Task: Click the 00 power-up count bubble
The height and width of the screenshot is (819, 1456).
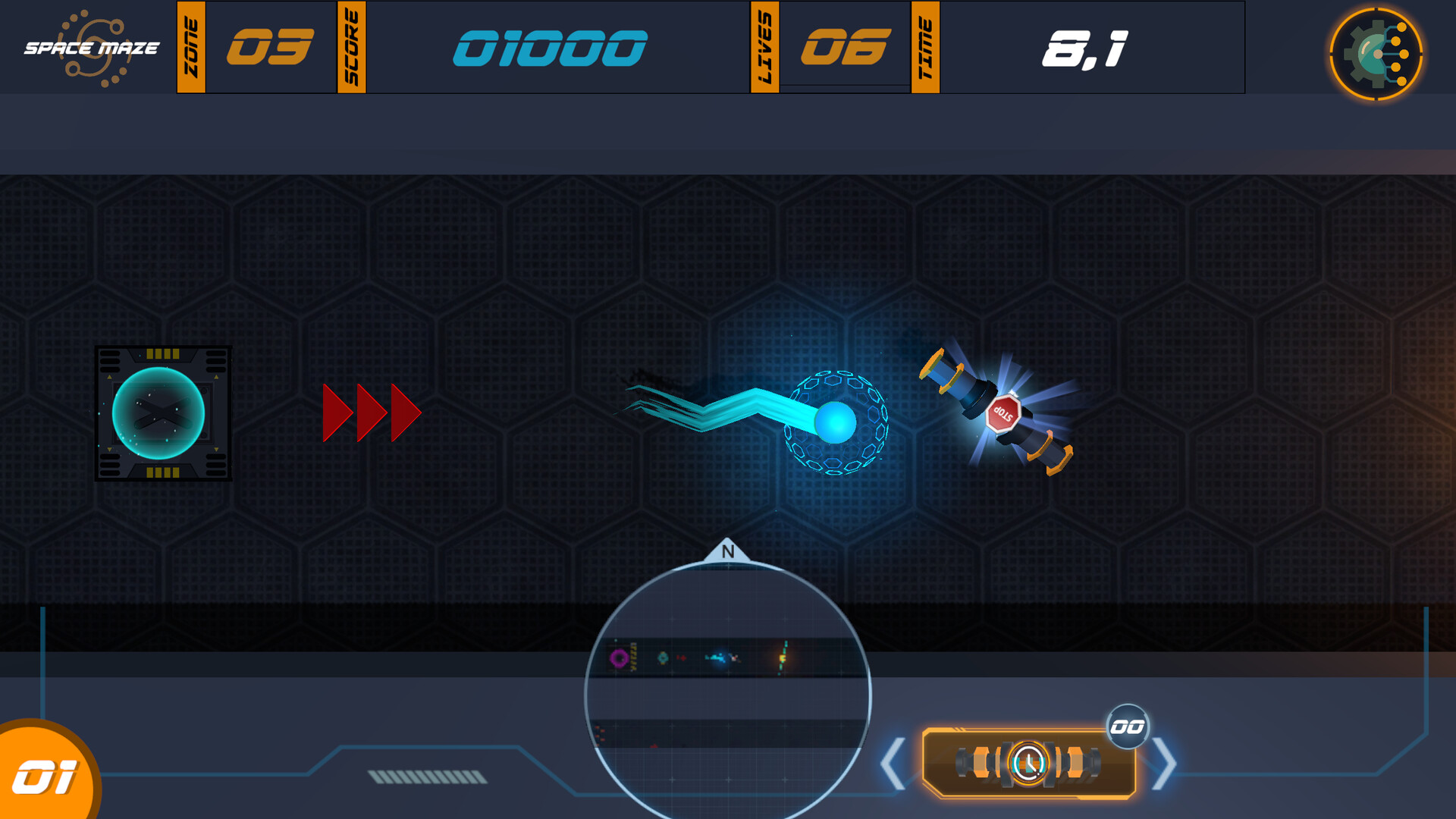Action: 1128,725
